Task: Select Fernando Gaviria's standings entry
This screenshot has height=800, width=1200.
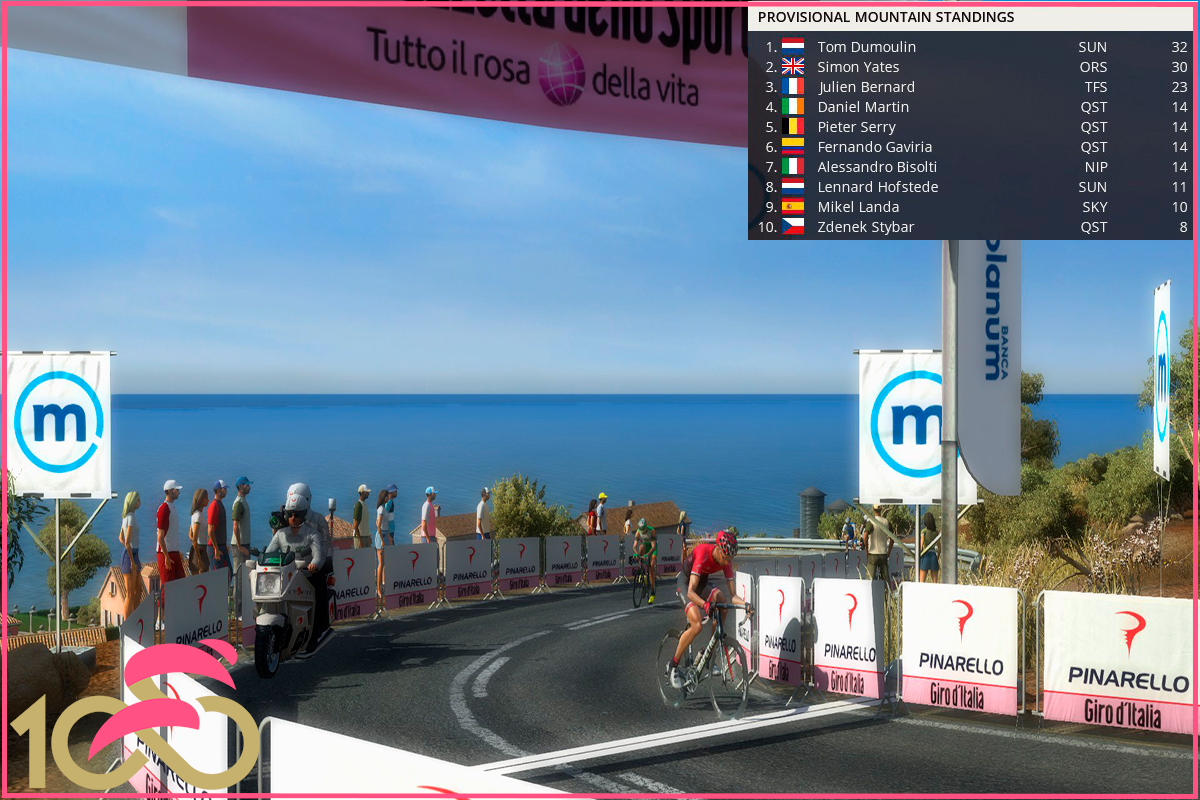Action: (874, 147)
